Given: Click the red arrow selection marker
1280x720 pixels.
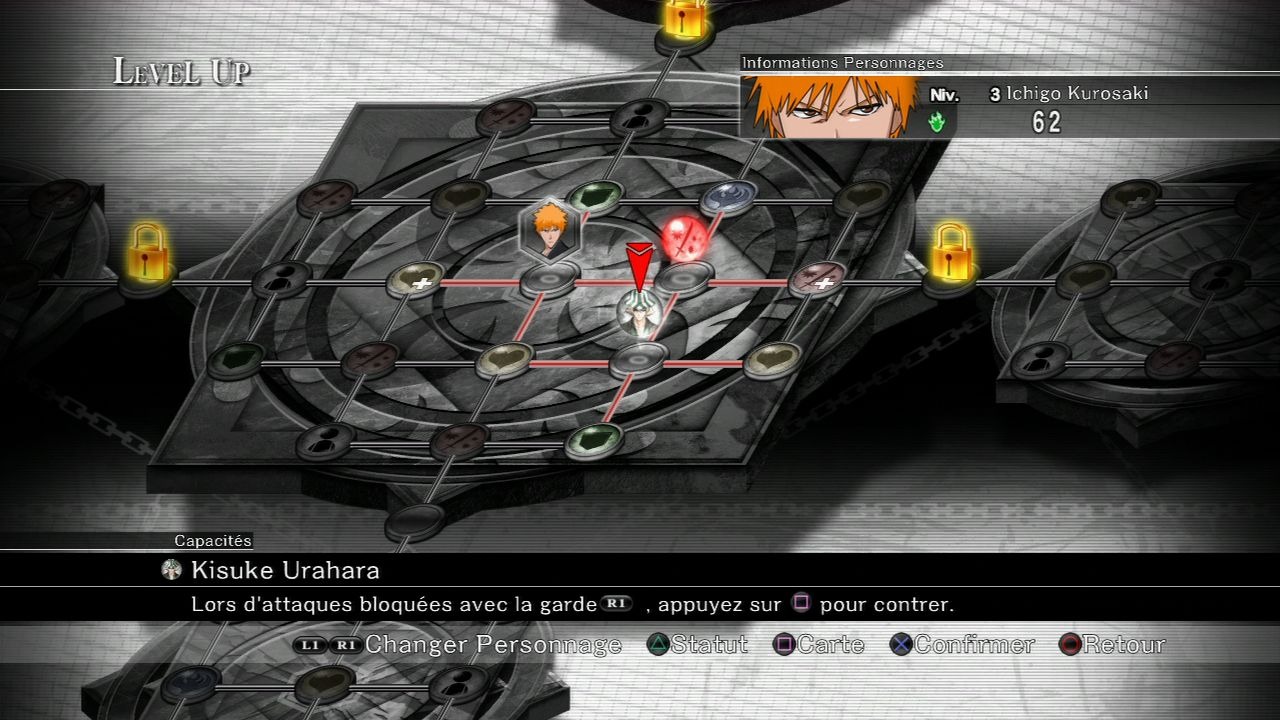Looking at the screenshot, I should tap(640, 263).
